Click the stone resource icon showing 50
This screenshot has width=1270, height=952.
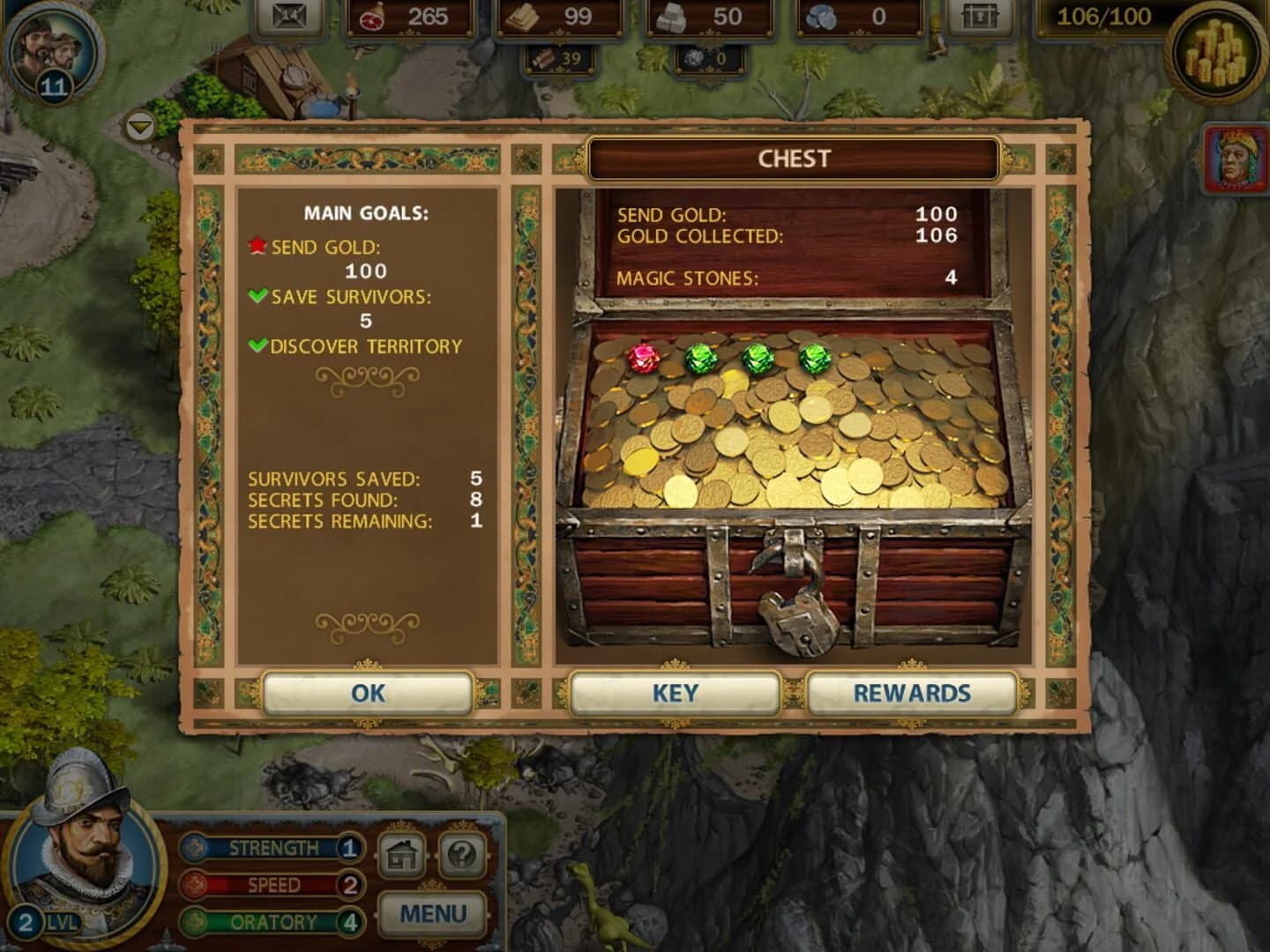672,16
